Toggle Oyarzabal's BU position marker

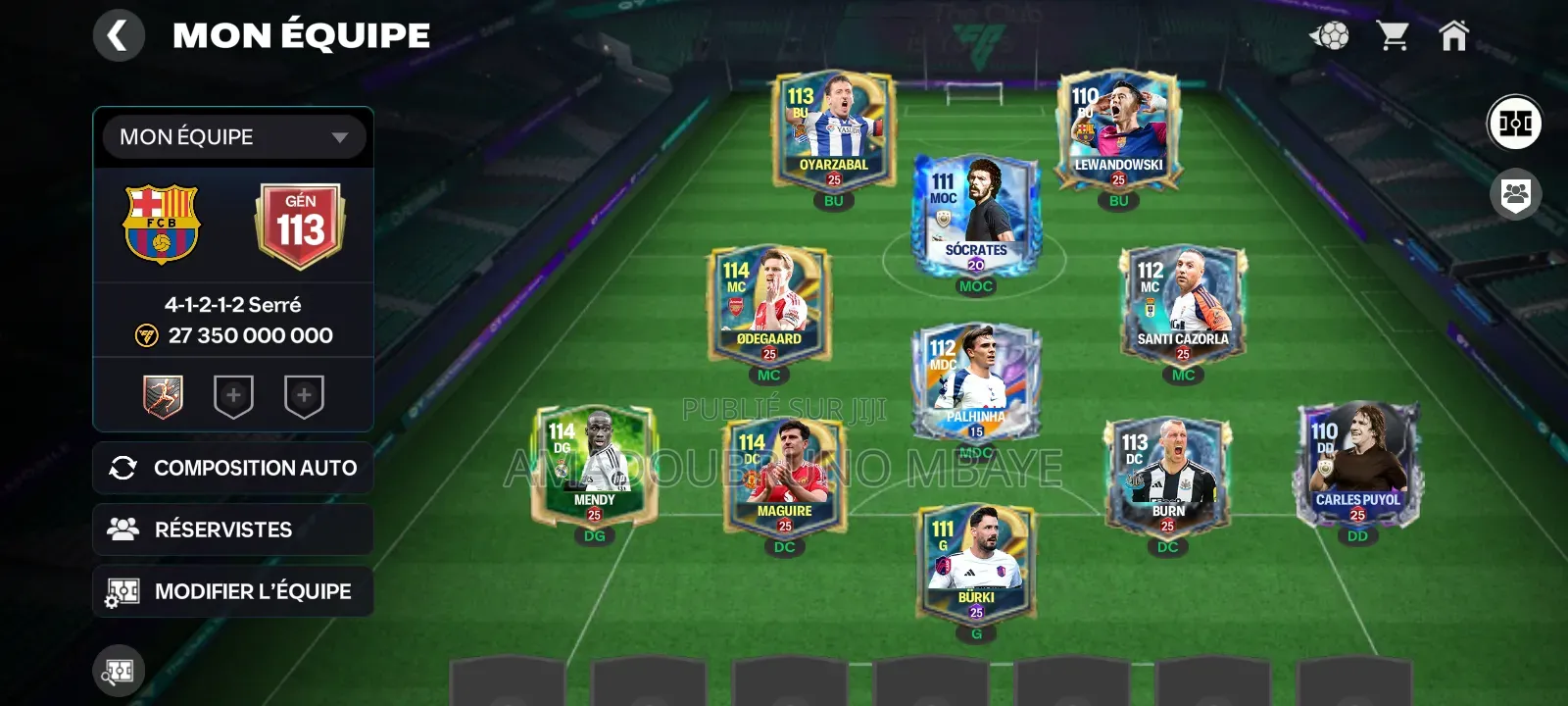click(x=836, y=200)
